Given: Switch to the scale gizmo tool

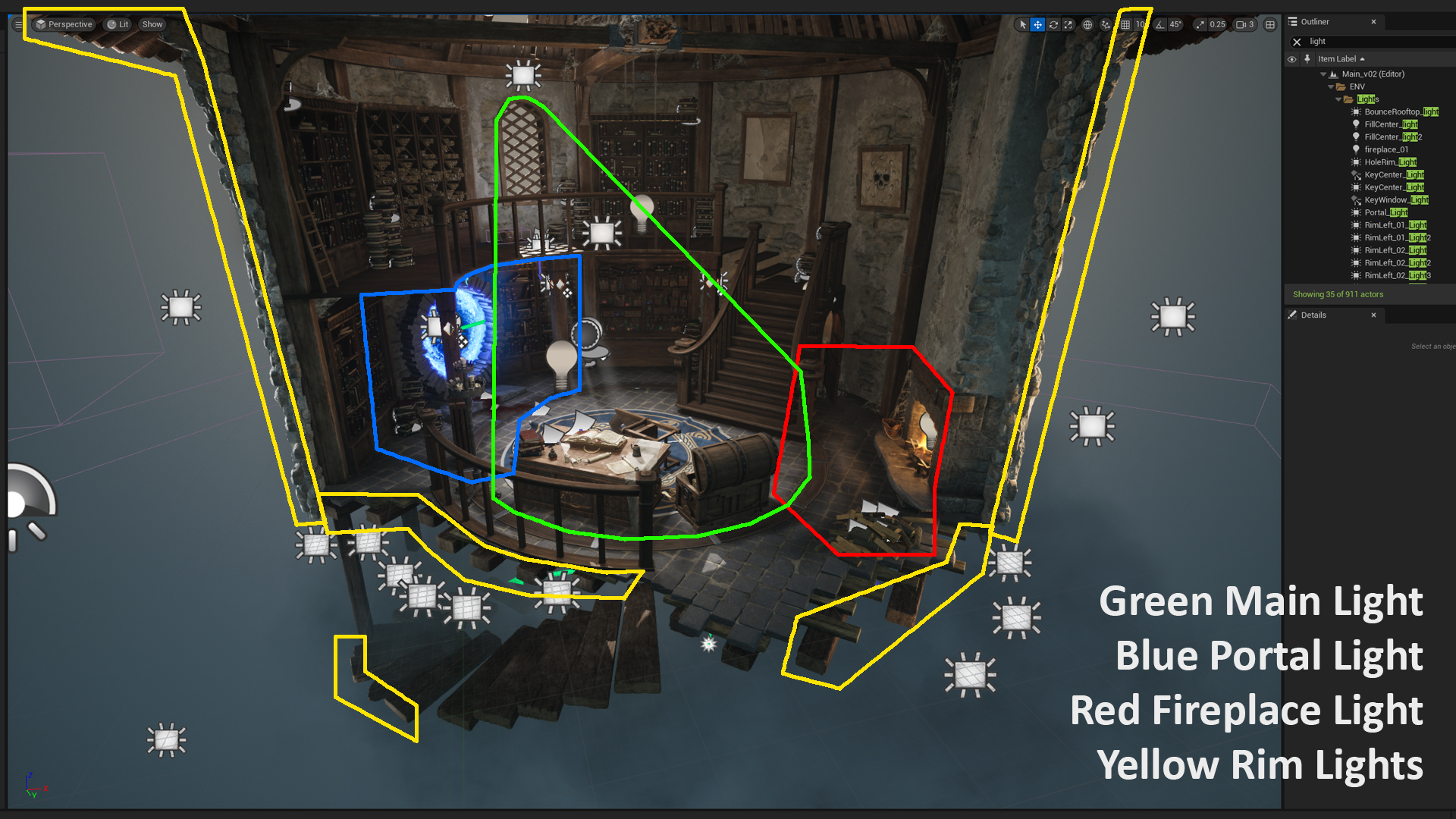Looking at the screenshot, I should (x=1068, y=24).
